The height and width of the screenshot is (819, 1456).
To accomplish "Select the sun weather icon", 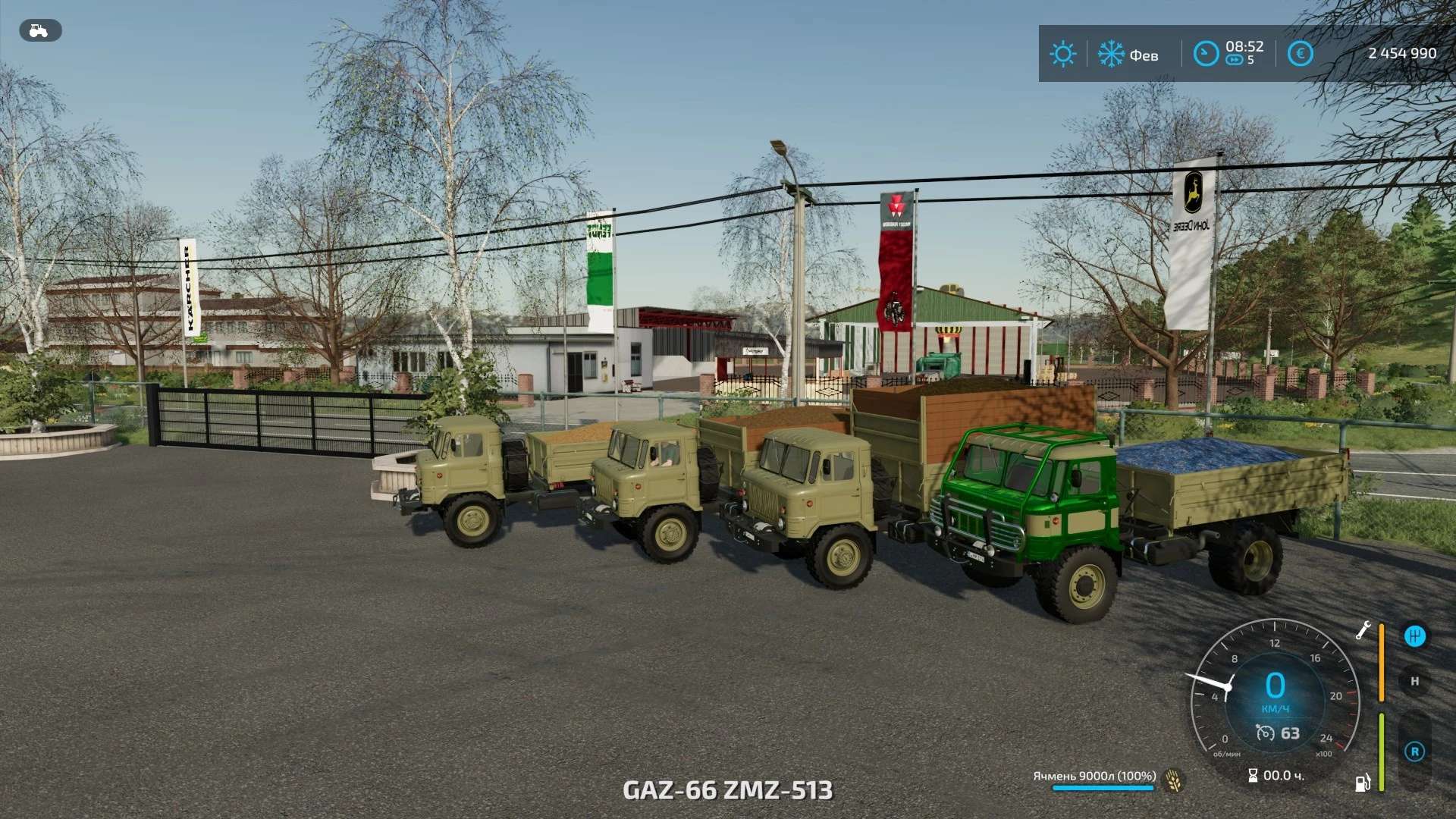I will [x=1062, y=55].
